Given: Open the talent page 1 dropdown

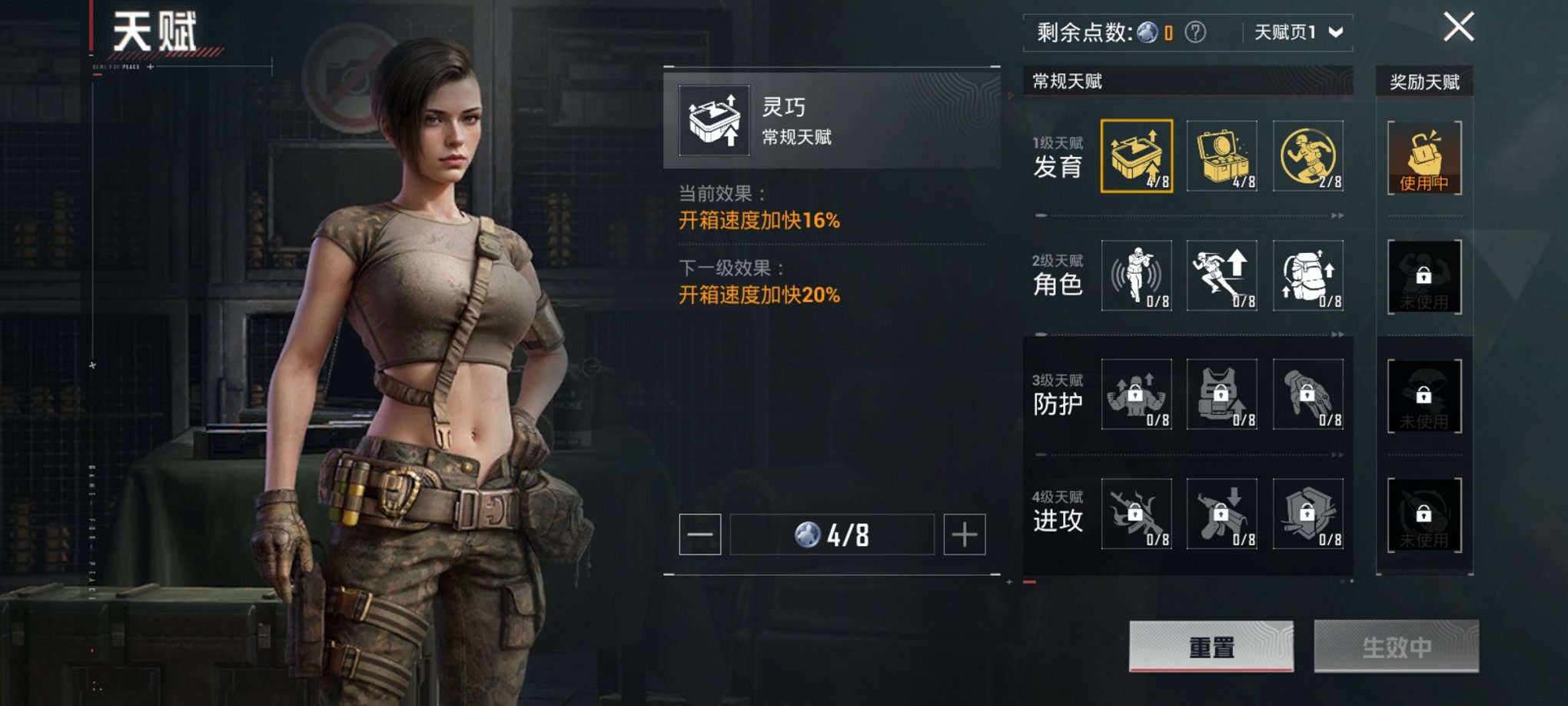Looking at the screenshot, I should coord(1298,32).
